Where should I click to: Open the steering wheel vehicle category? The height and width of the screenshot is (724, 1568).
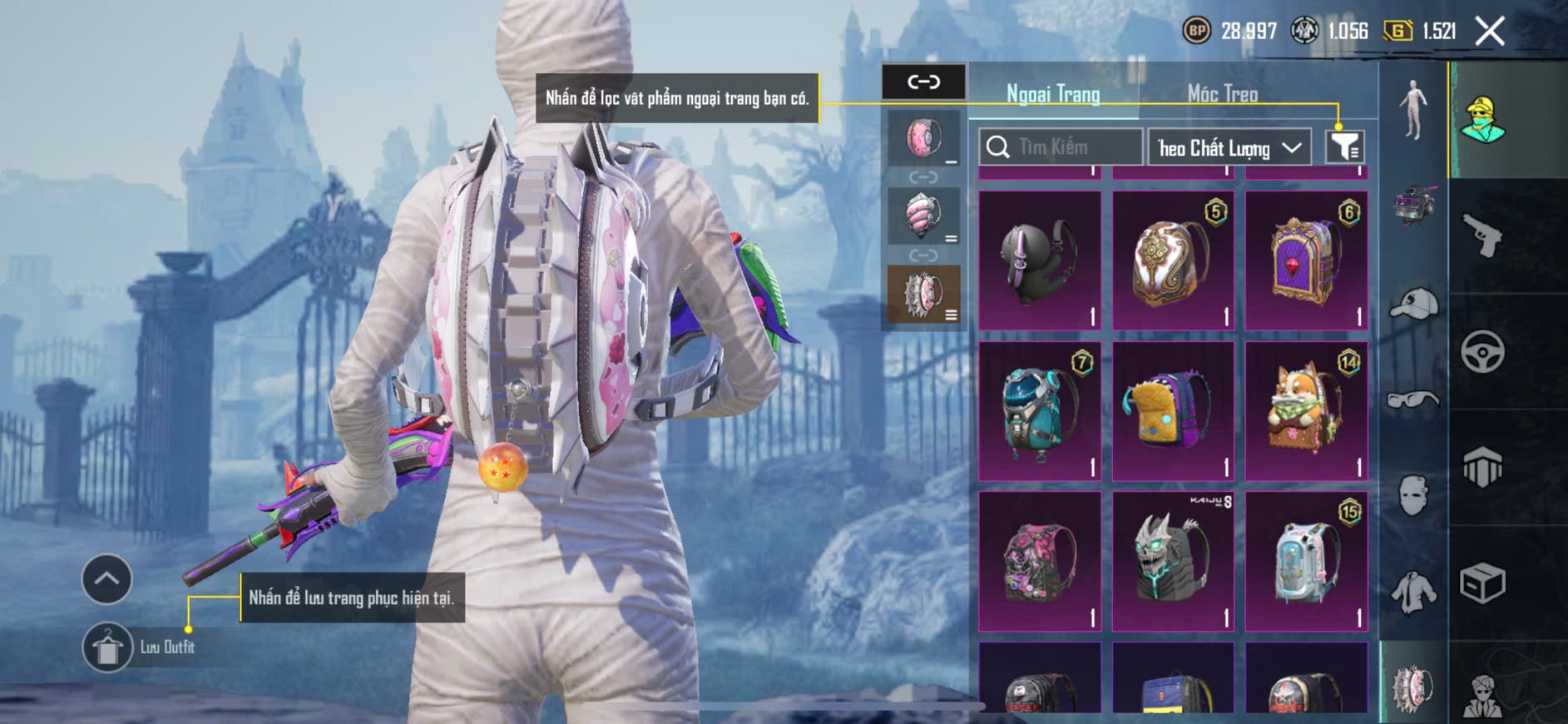coord(1482,351)
